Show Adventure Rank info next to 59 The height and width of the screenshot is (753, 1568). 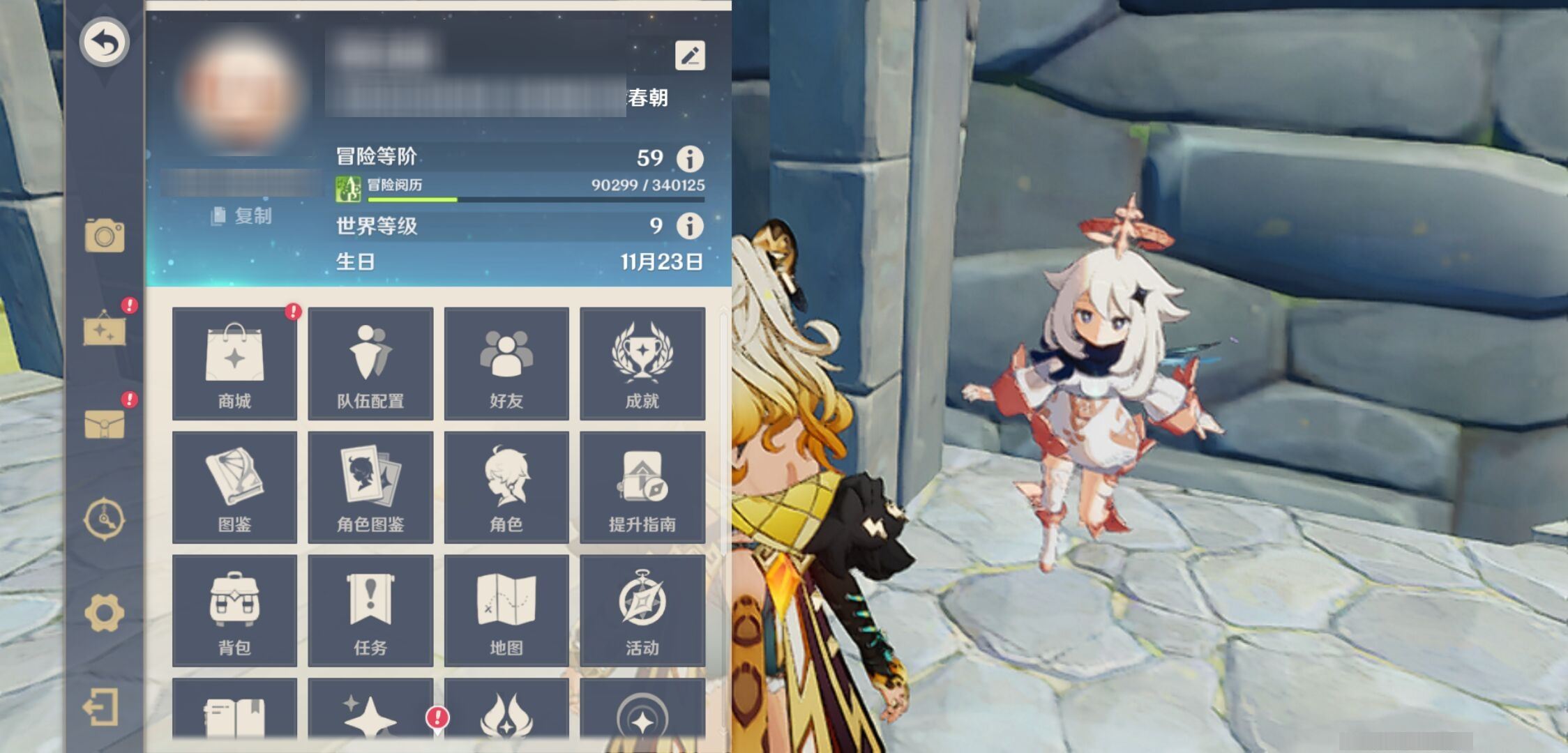[690, 158]
